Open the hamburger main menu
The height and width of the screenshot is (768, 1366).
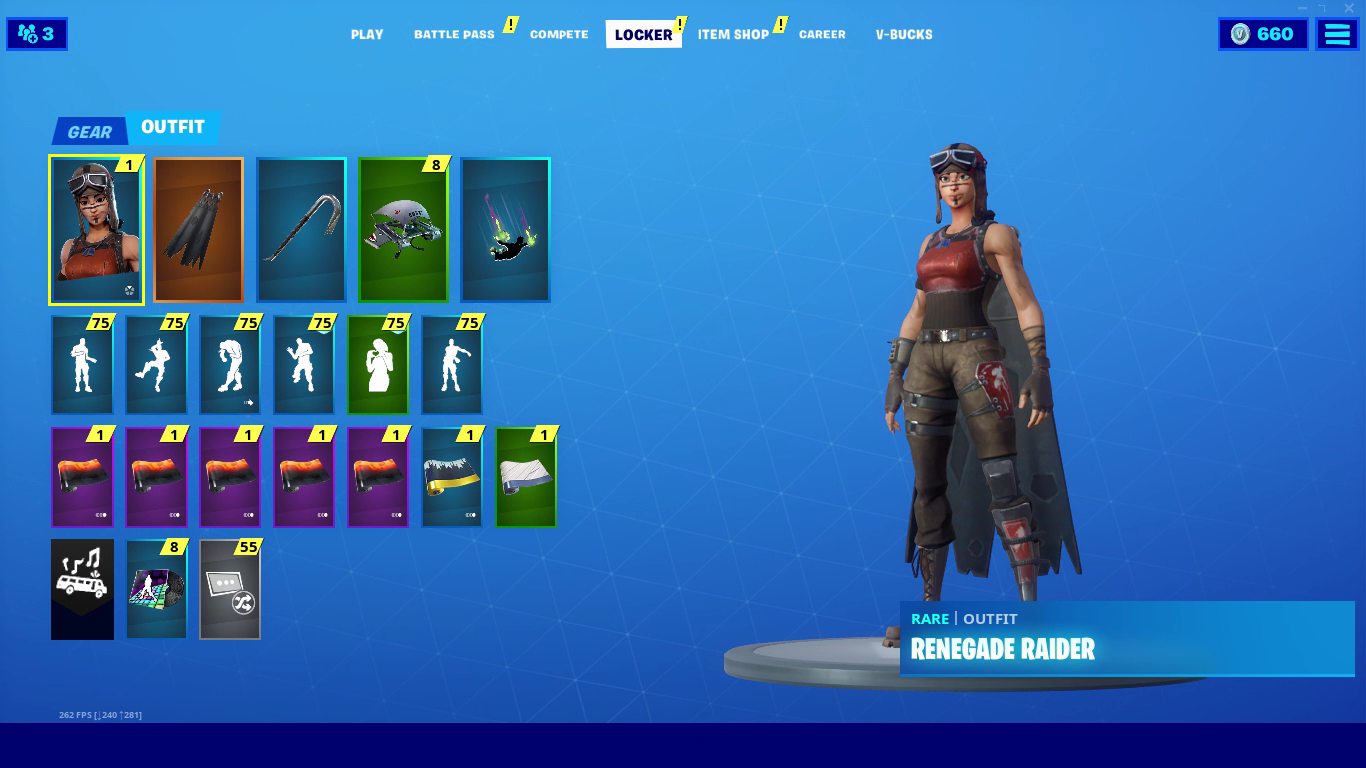[1336, 33]
